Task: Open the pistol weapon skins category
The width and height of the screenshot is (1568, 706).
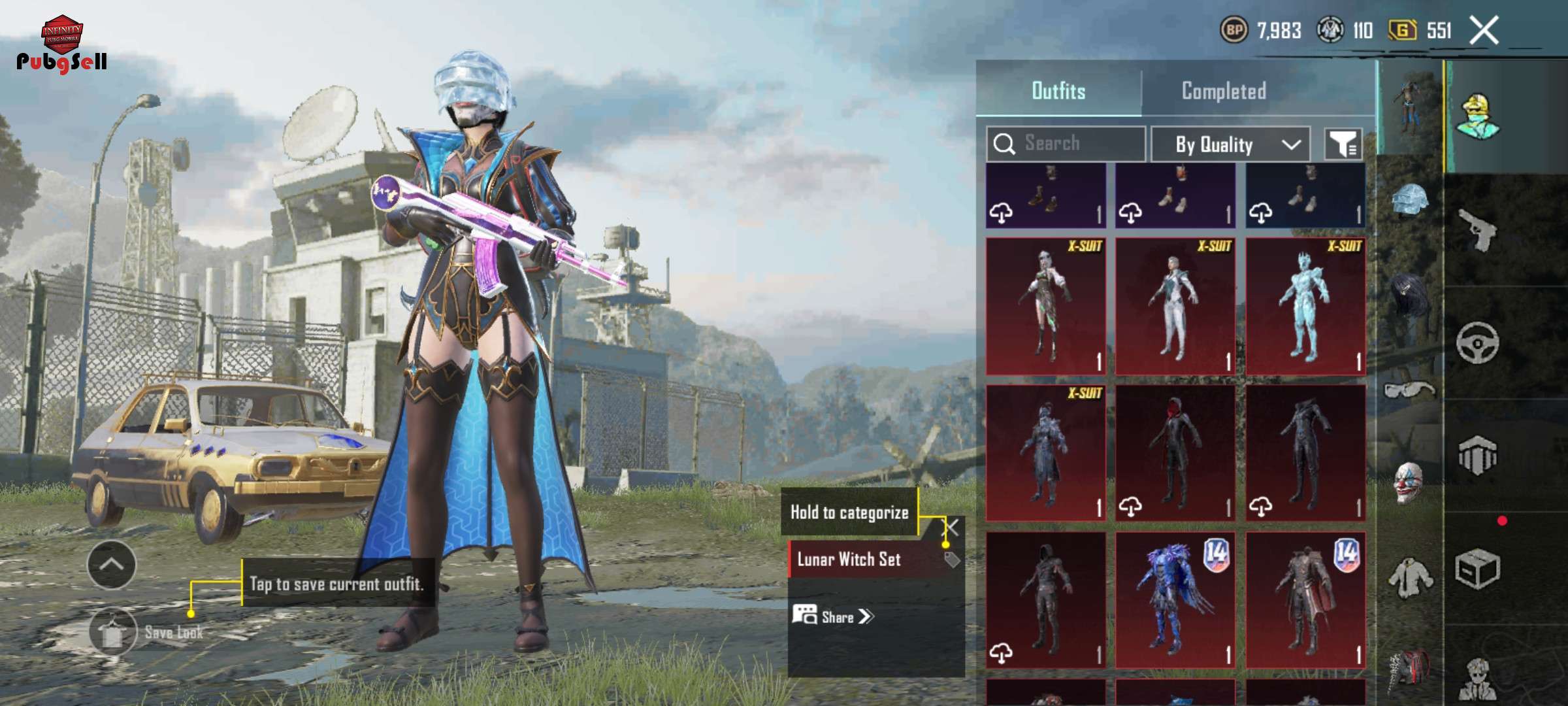Action: pyautogui.click(x=1478, y=230)
